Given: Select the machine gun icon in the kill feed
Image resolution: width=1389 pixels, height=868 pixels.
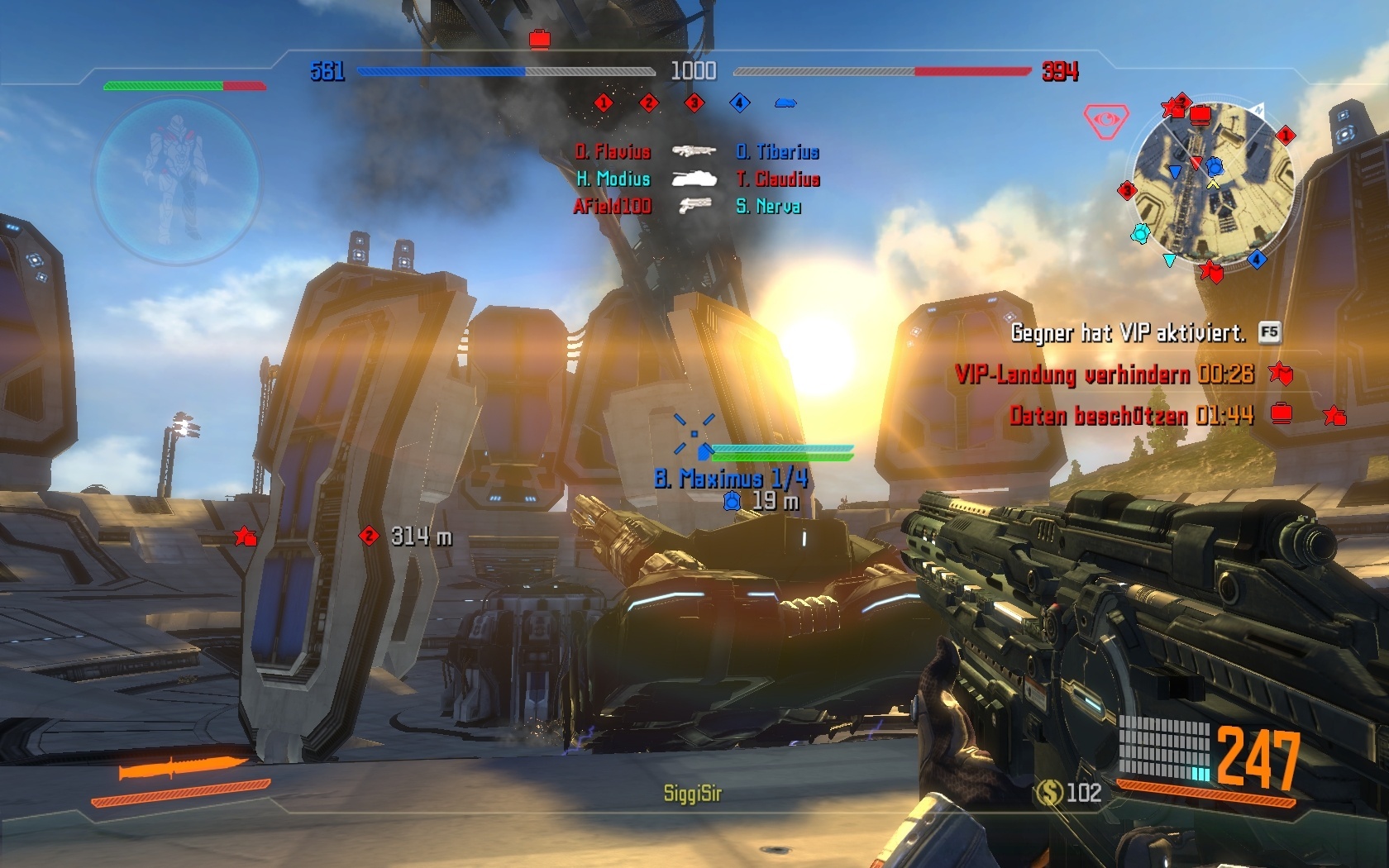Looking at the screenshot, I should pyautogui.click(x=693, y=152).
